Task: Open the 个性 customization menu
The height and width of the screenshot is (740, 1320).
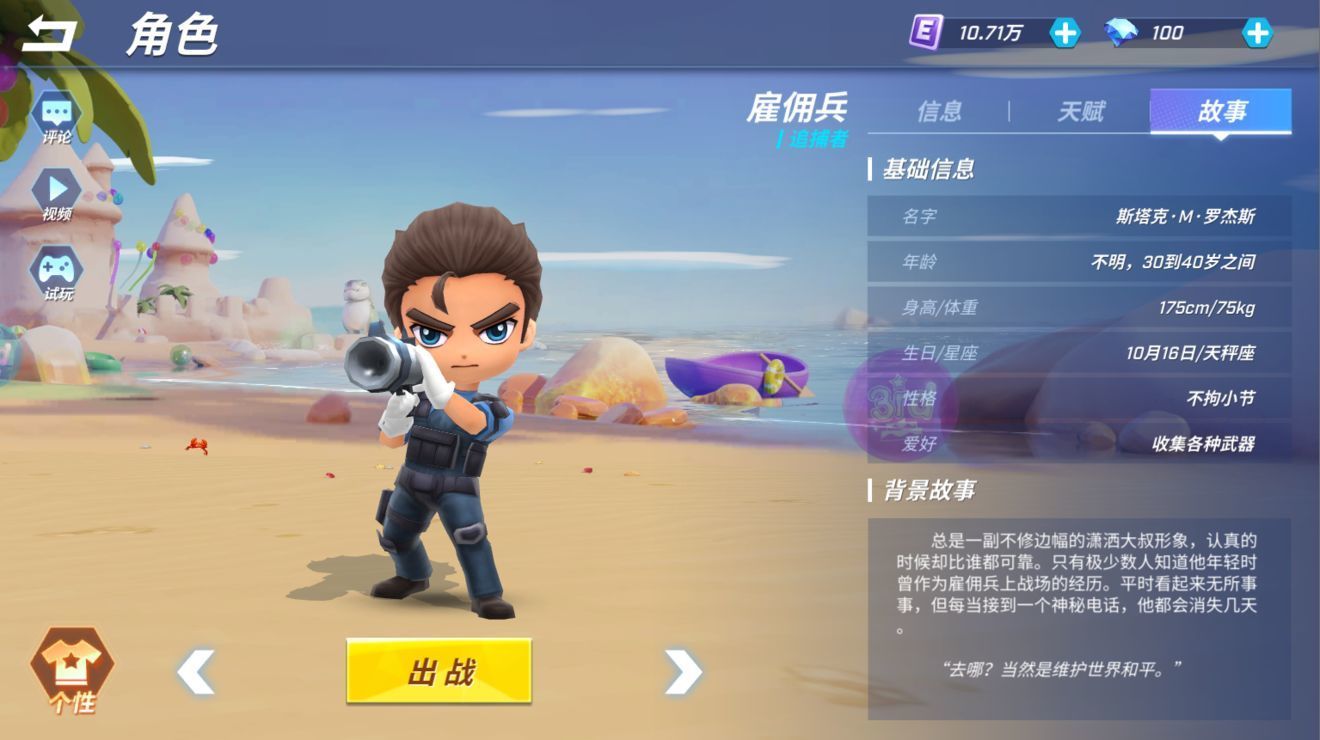Action: [x=72, y=671]
